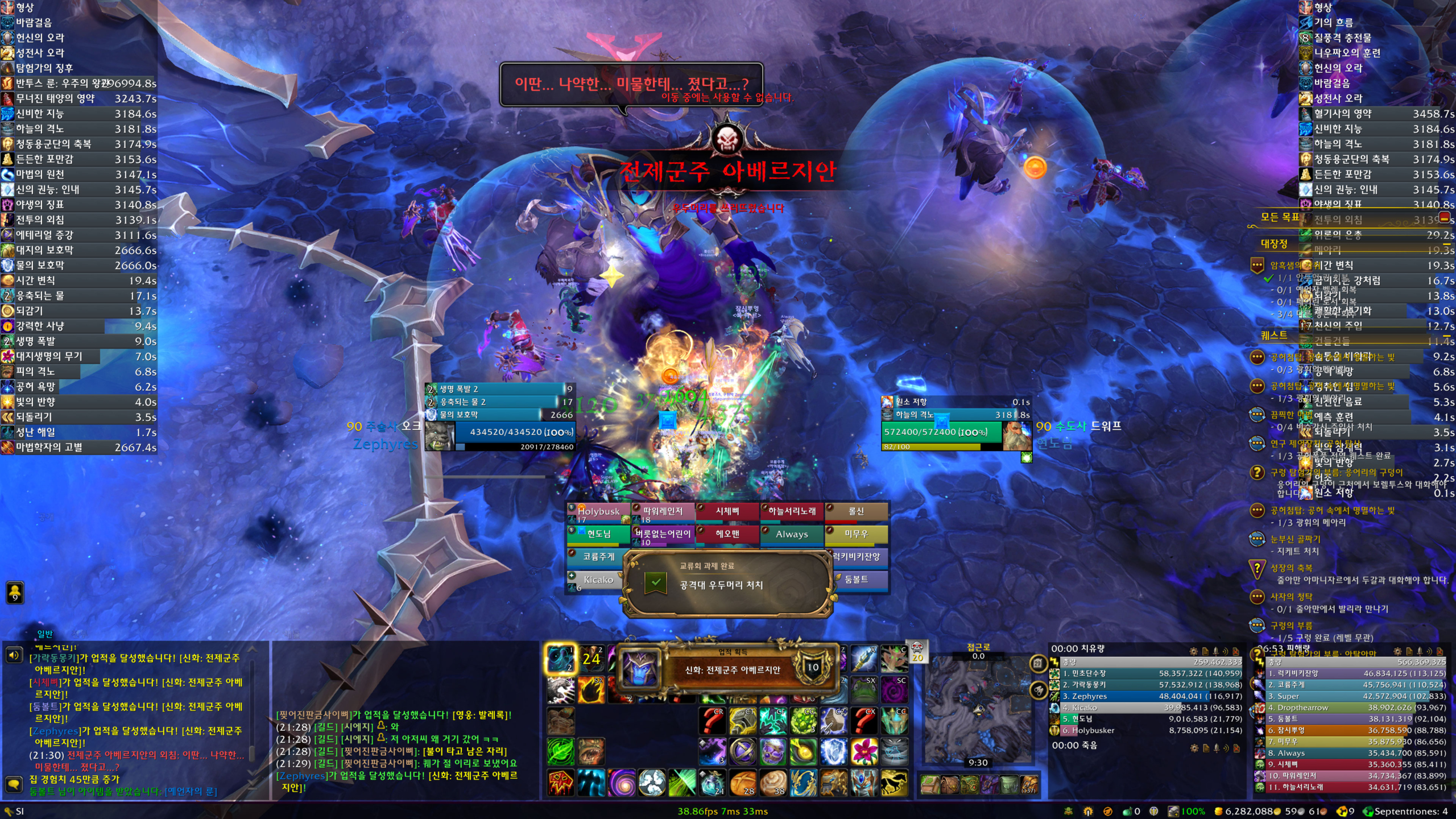The height and width of the screenshot is (819, 1456).
Task: Activate the green frog Hex ability
Action: tap(864, 690)
